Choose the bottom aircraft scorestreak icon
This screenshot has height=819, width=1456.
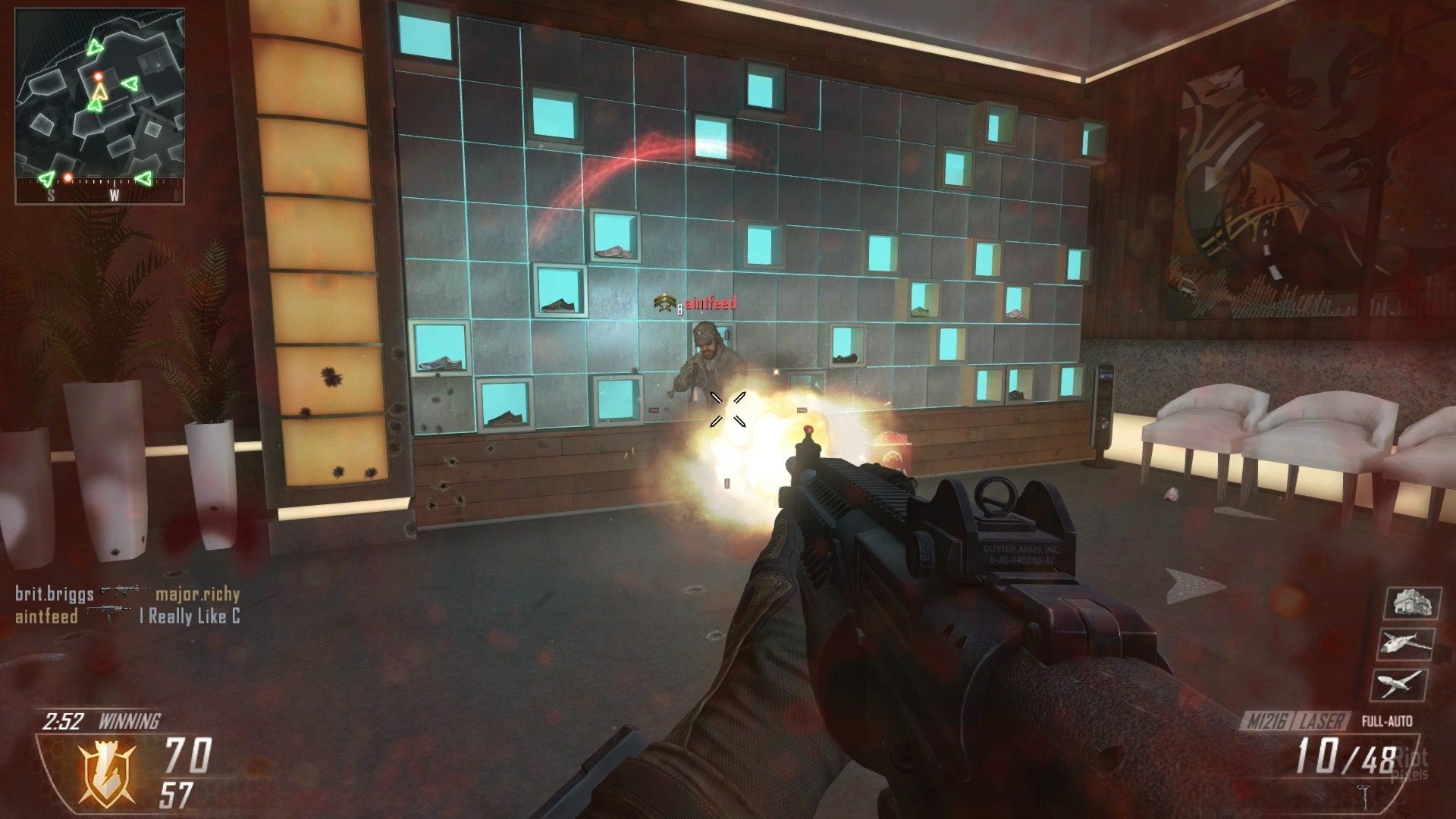point(1401,685)
